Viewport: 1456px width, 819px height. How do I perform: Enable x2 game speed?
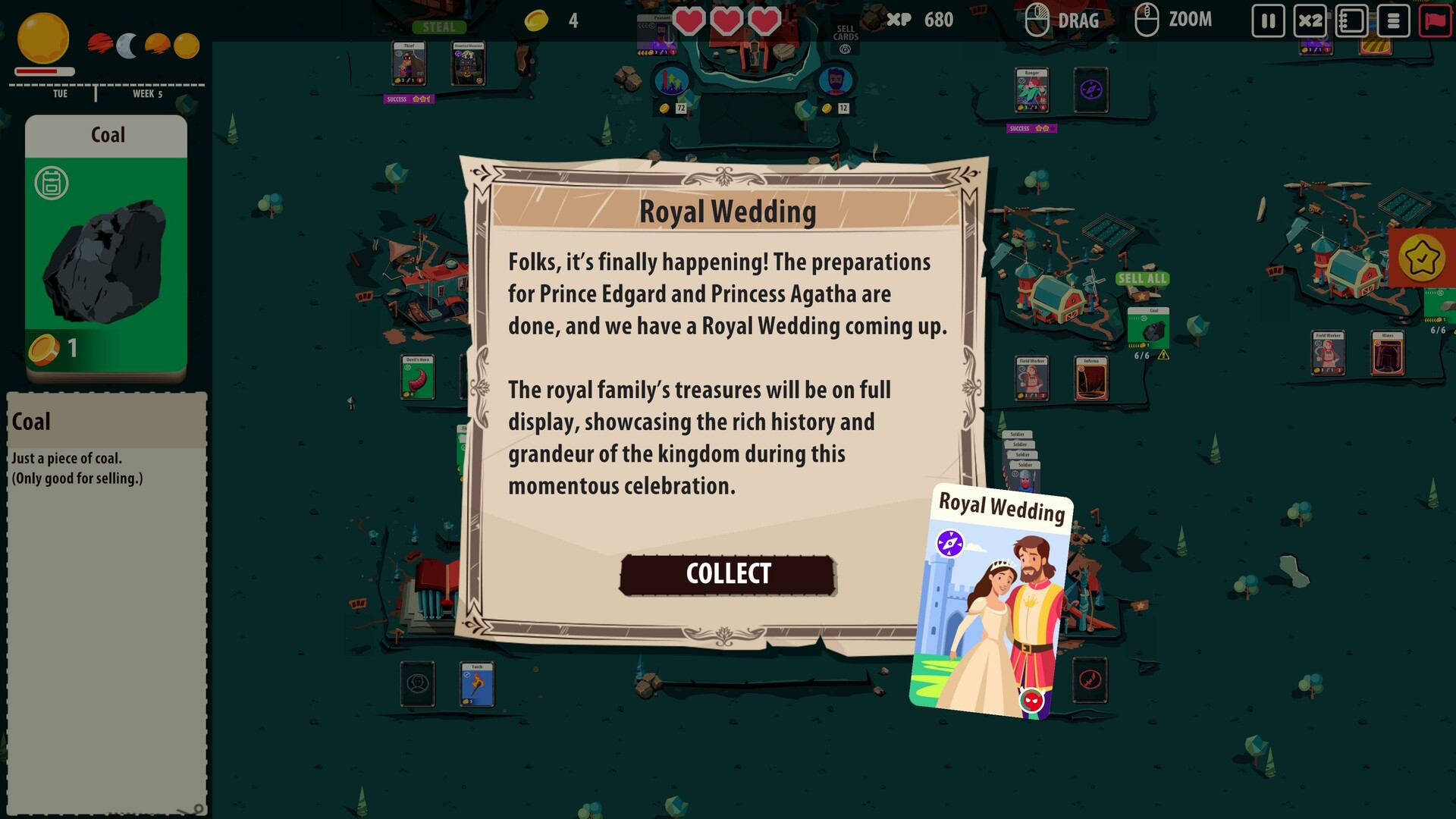click(x=1312, y=22)
